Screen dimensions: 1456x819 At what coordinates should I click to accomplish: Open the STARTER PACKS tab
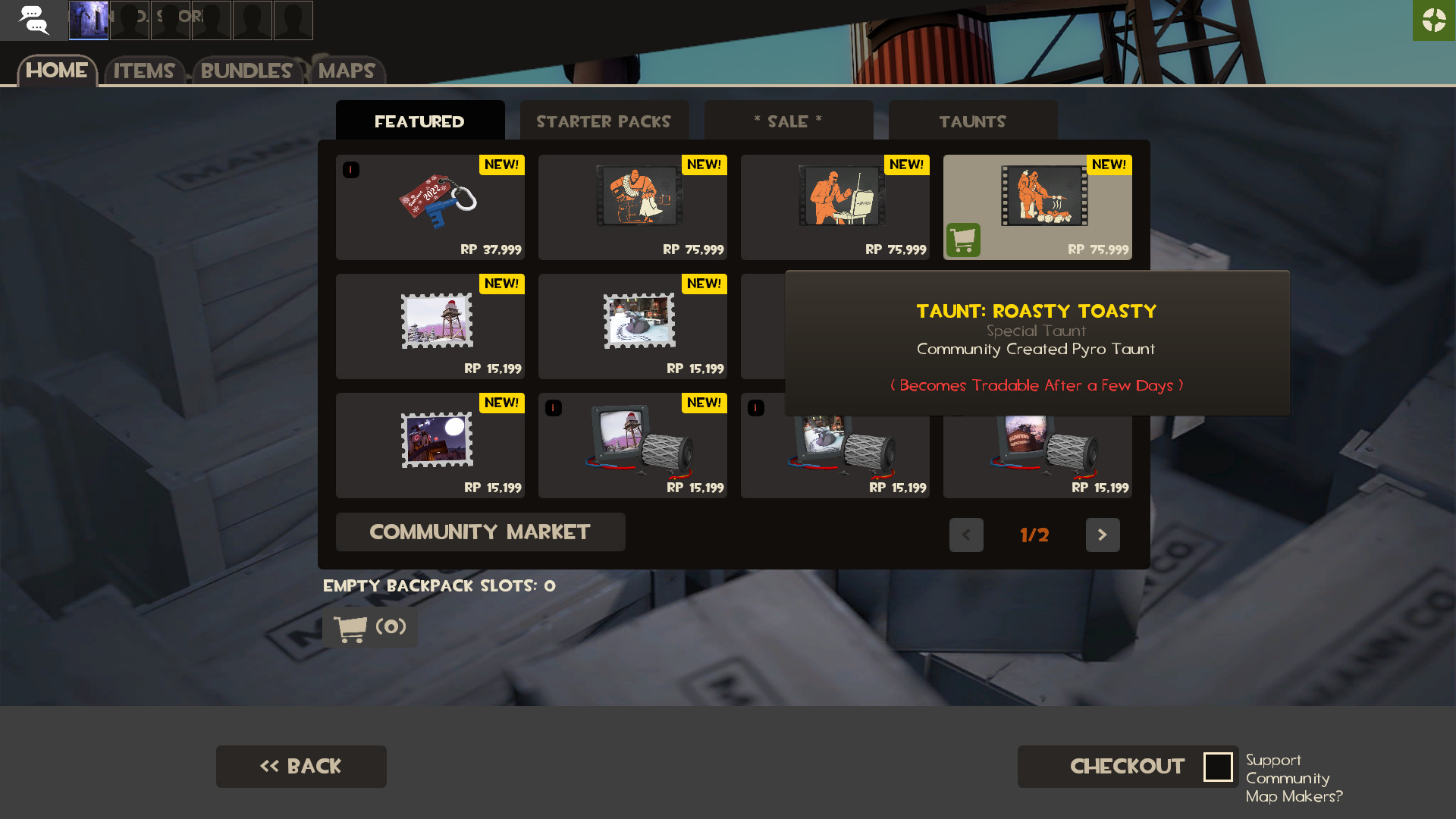tap(604, 121)
